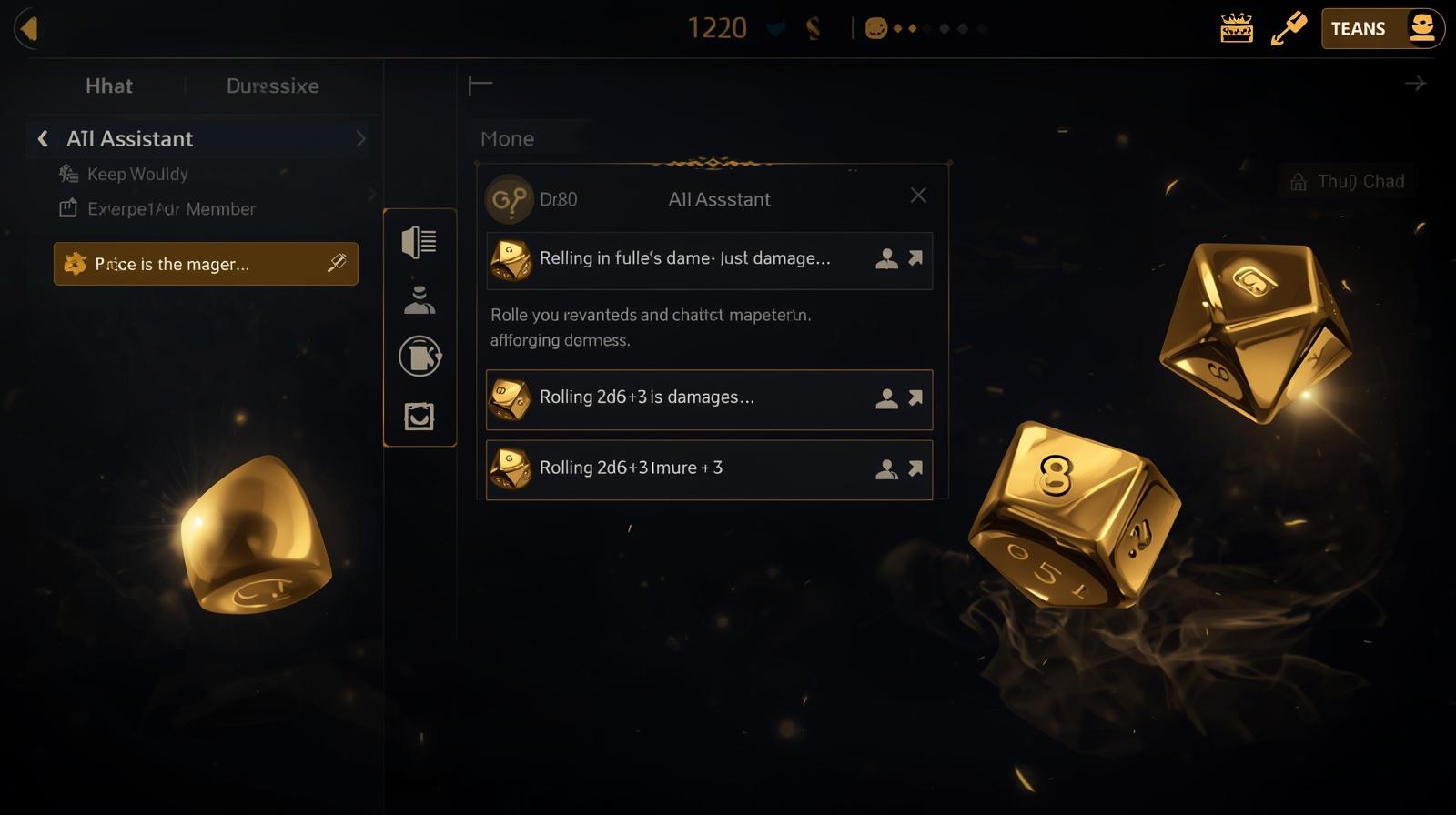This screenshot has height=815, width=1456.
Task: Close the AI Assistant dialog with the X
Action: coord(918,195)
